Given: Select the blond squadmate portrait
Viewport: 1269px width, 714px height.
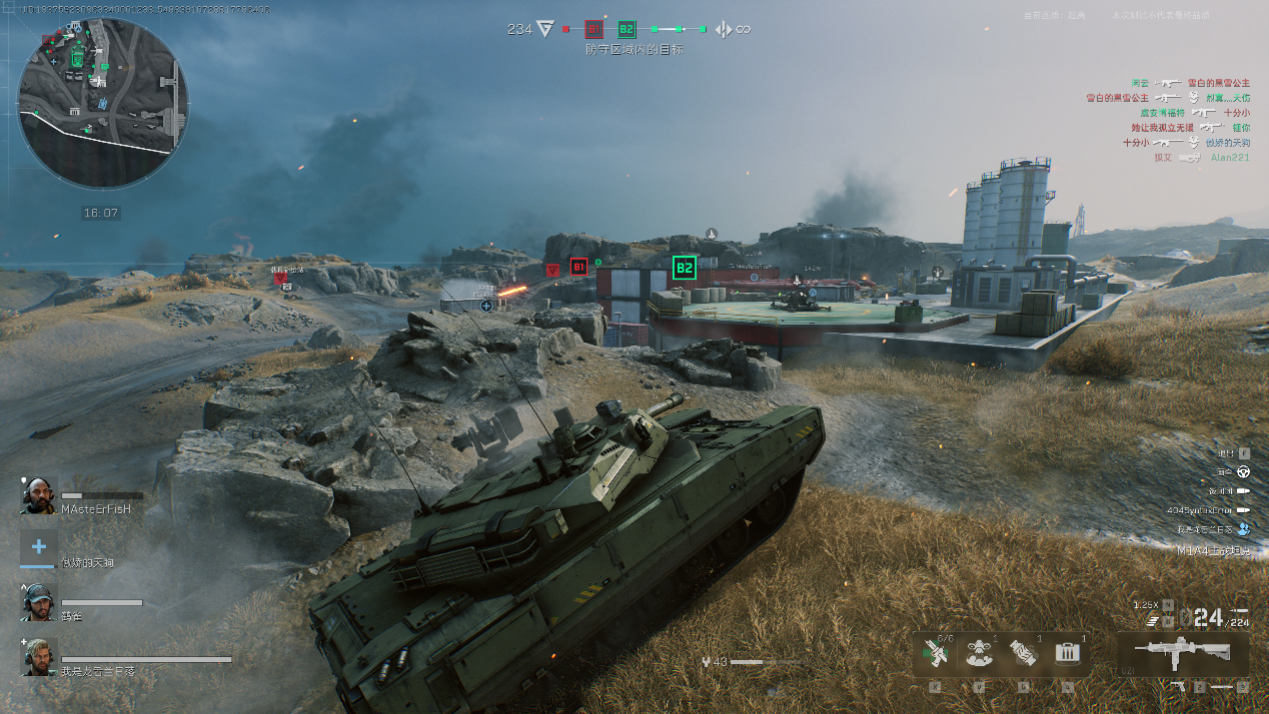Looking at the screenshot, I should (38, 657).
